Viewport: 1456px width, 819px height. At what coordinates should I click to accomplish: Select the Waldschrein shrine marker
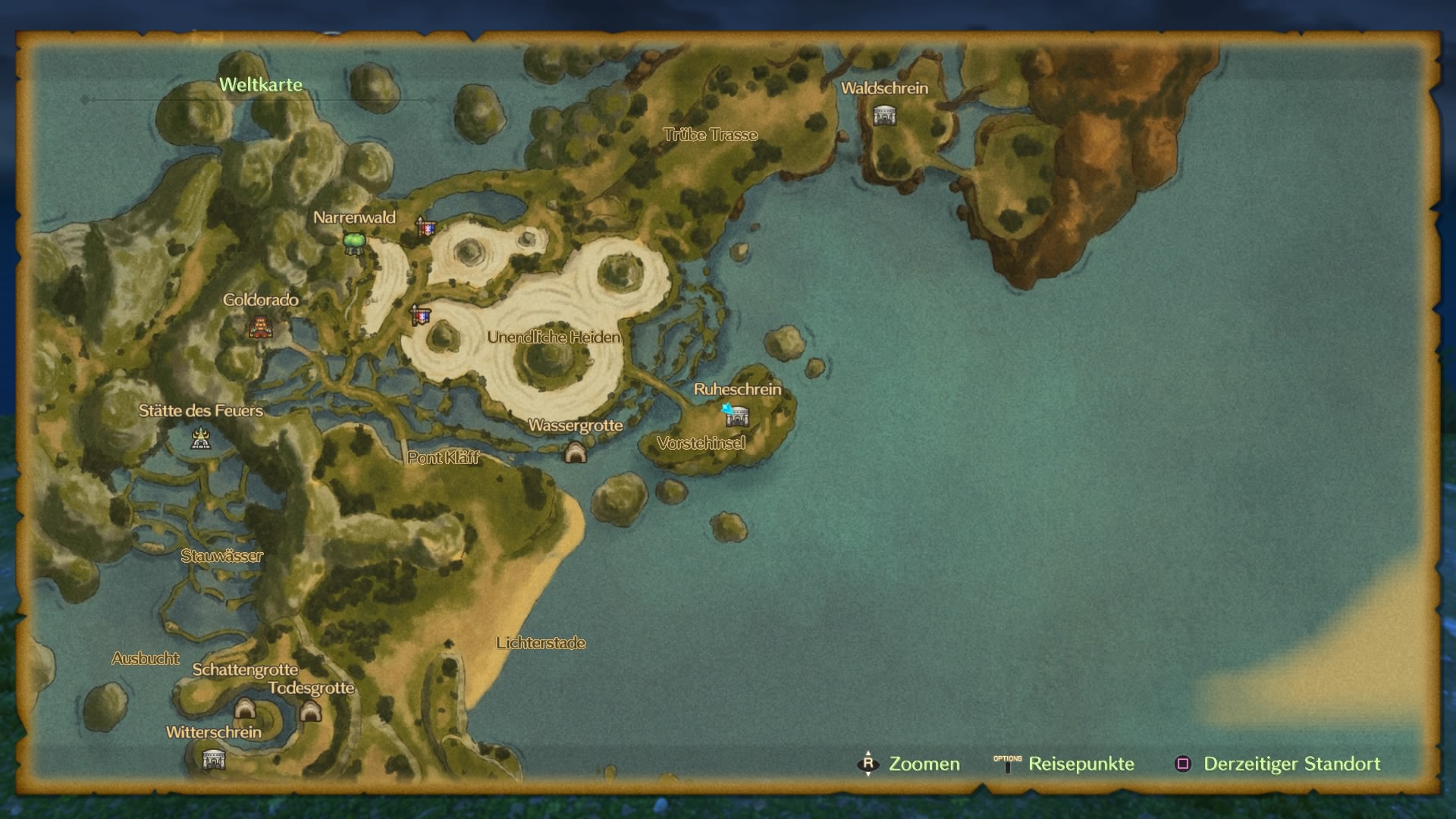pos(884,116)
